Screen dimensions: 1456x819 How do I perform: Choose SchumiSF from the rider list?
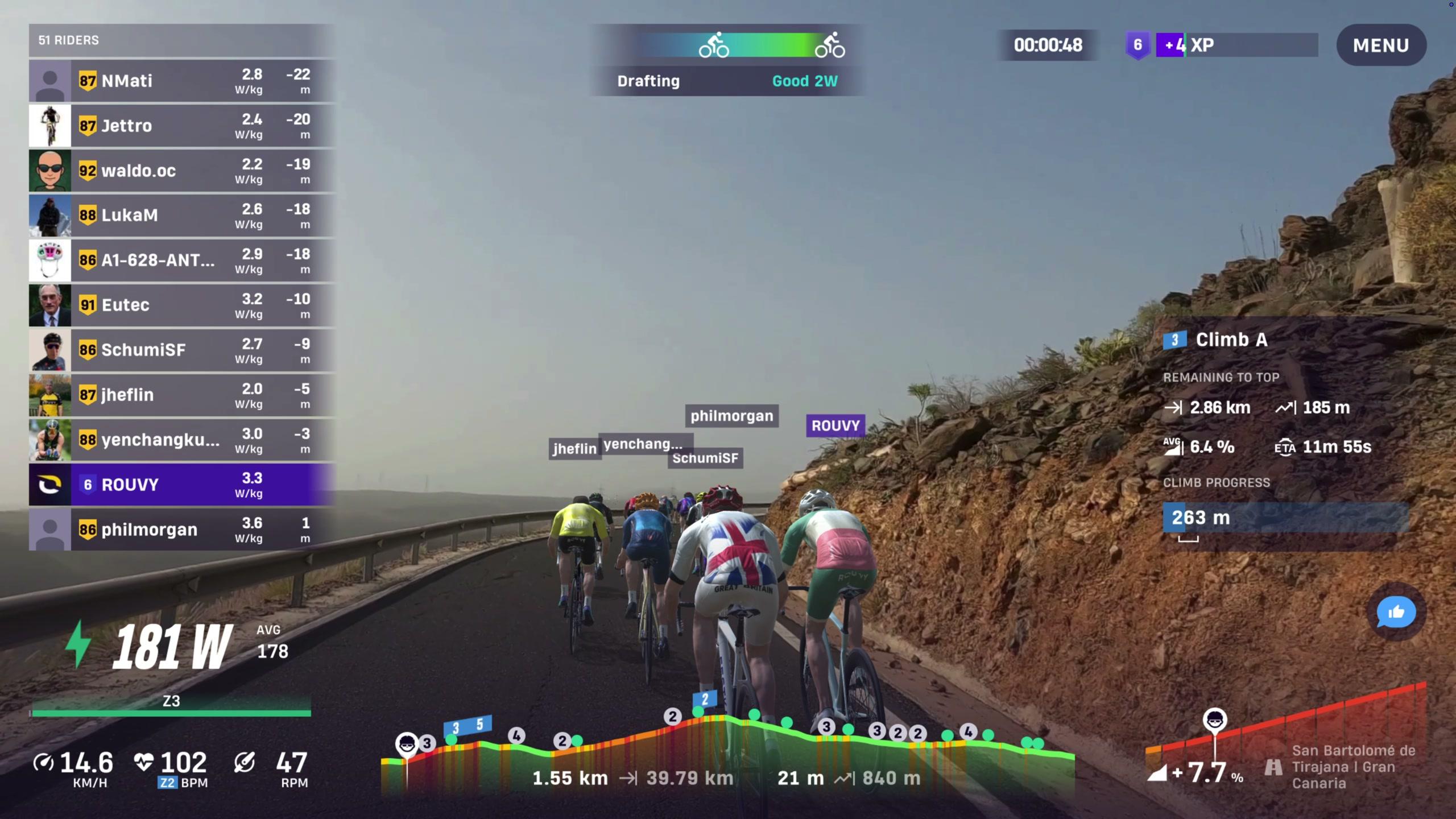coord(182,350)
